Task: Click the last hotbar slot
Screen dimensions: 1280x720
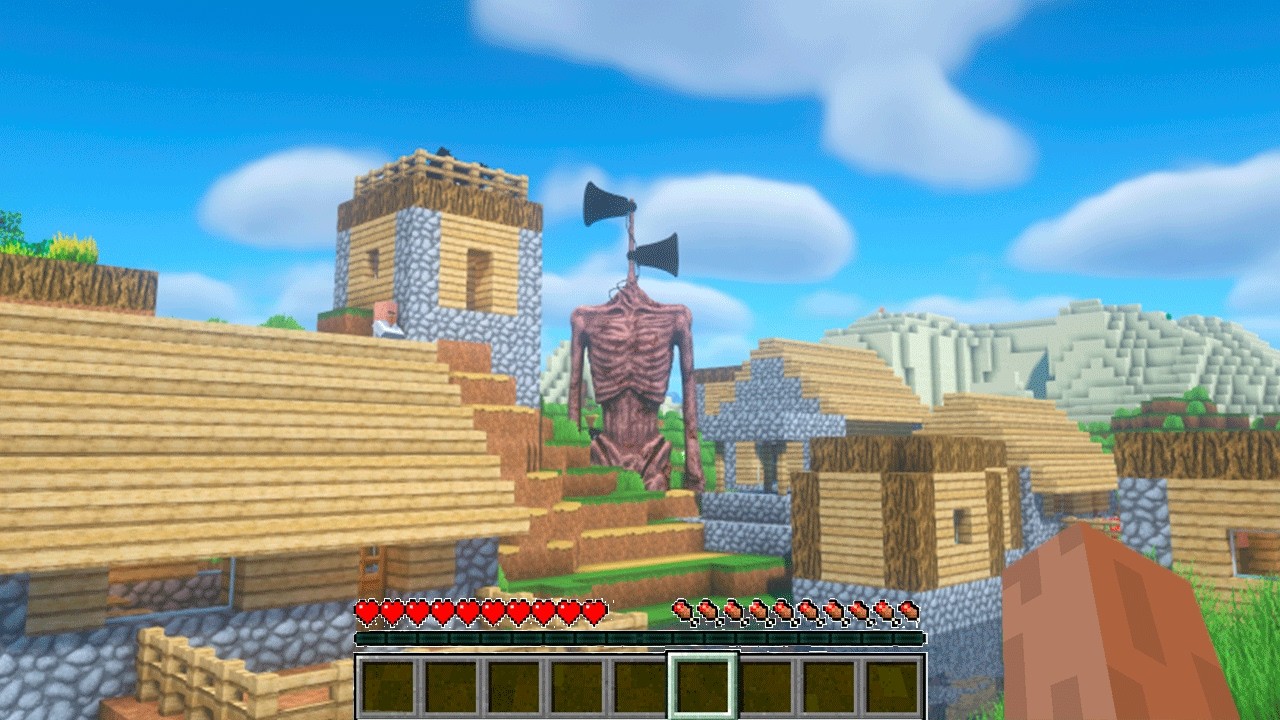Action: click(892, 685)
